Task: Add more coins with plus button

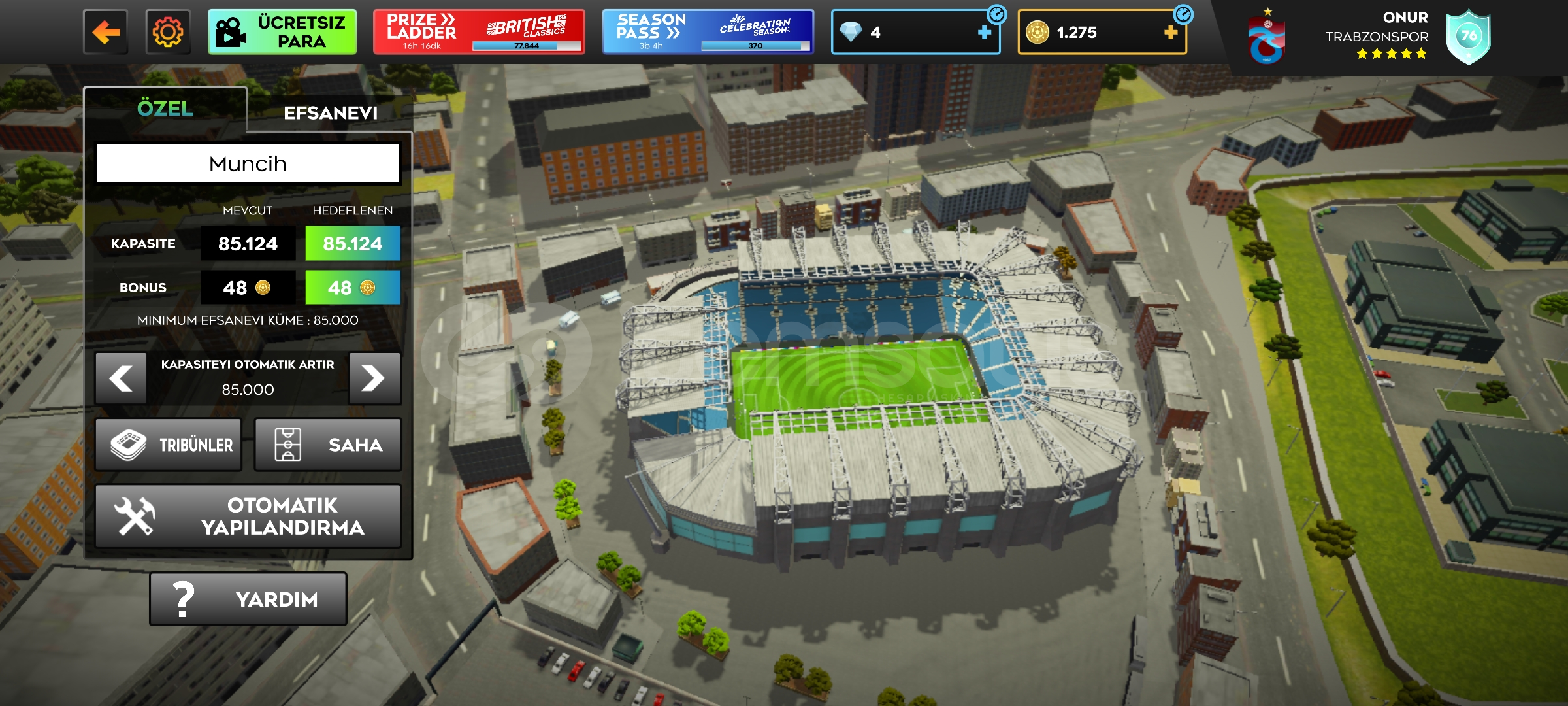Action: click(1170, 32)
